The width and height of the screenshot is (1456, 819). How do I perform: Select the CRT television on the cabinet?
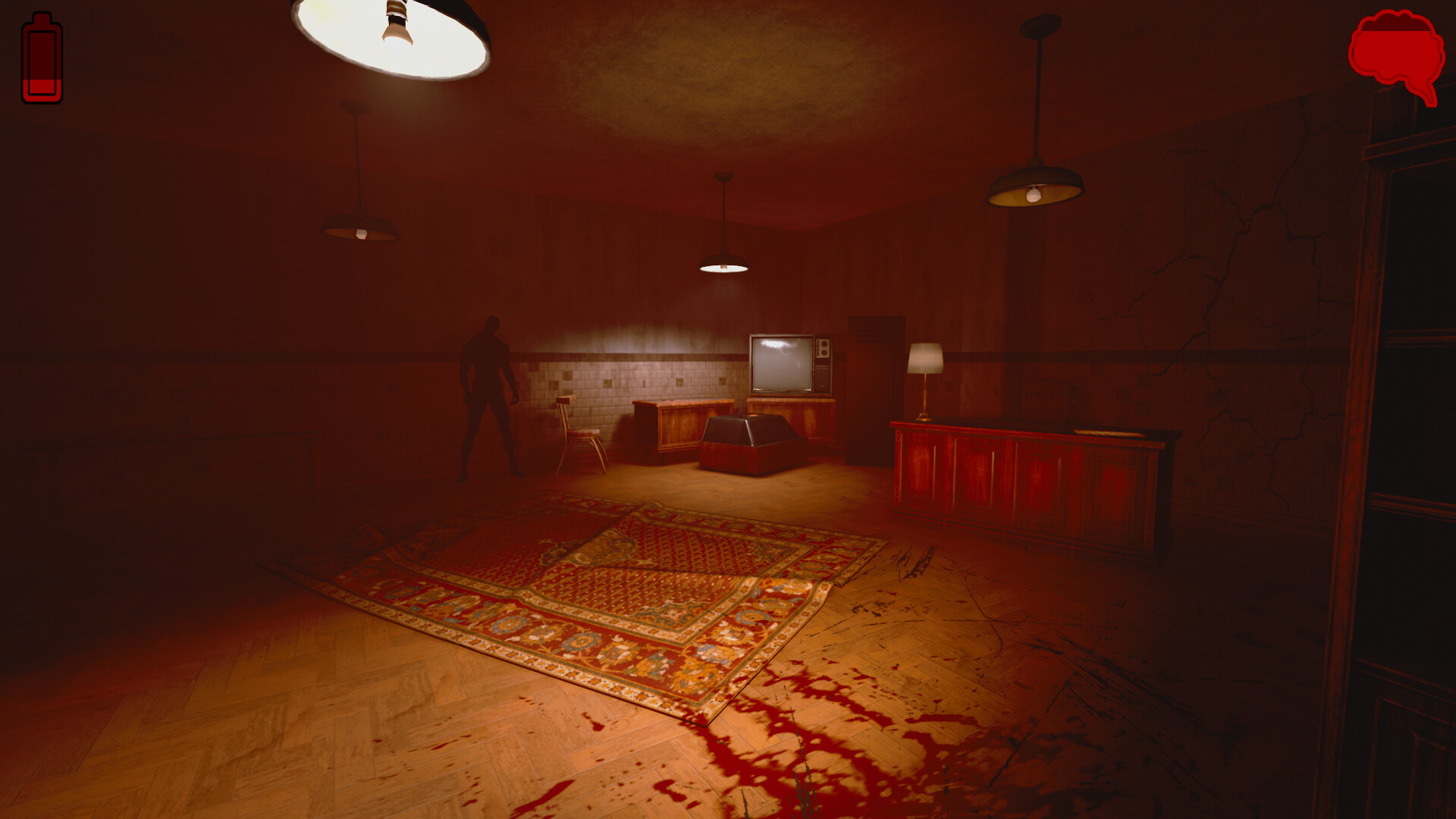click(780, 364)
